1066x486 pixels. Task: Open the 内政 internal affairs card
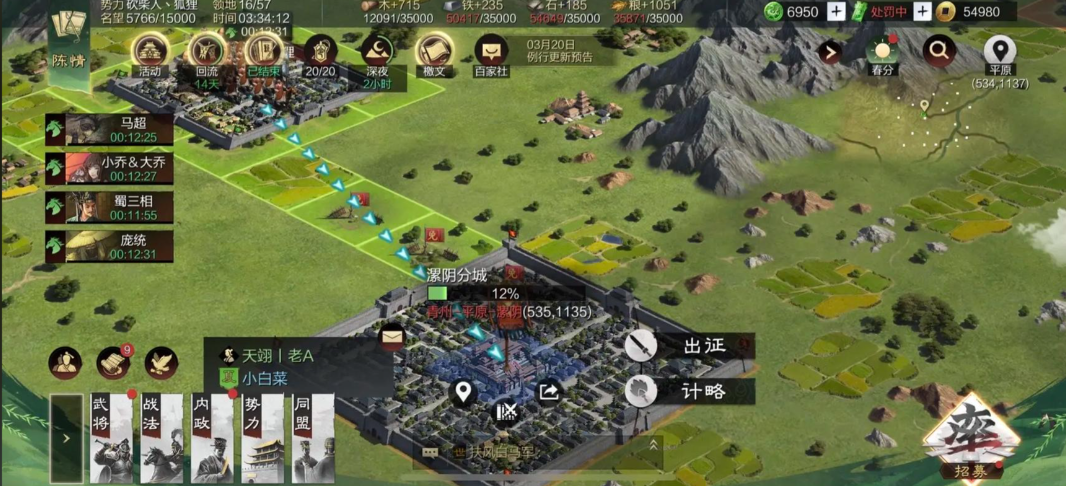click(x=212, y=438)
